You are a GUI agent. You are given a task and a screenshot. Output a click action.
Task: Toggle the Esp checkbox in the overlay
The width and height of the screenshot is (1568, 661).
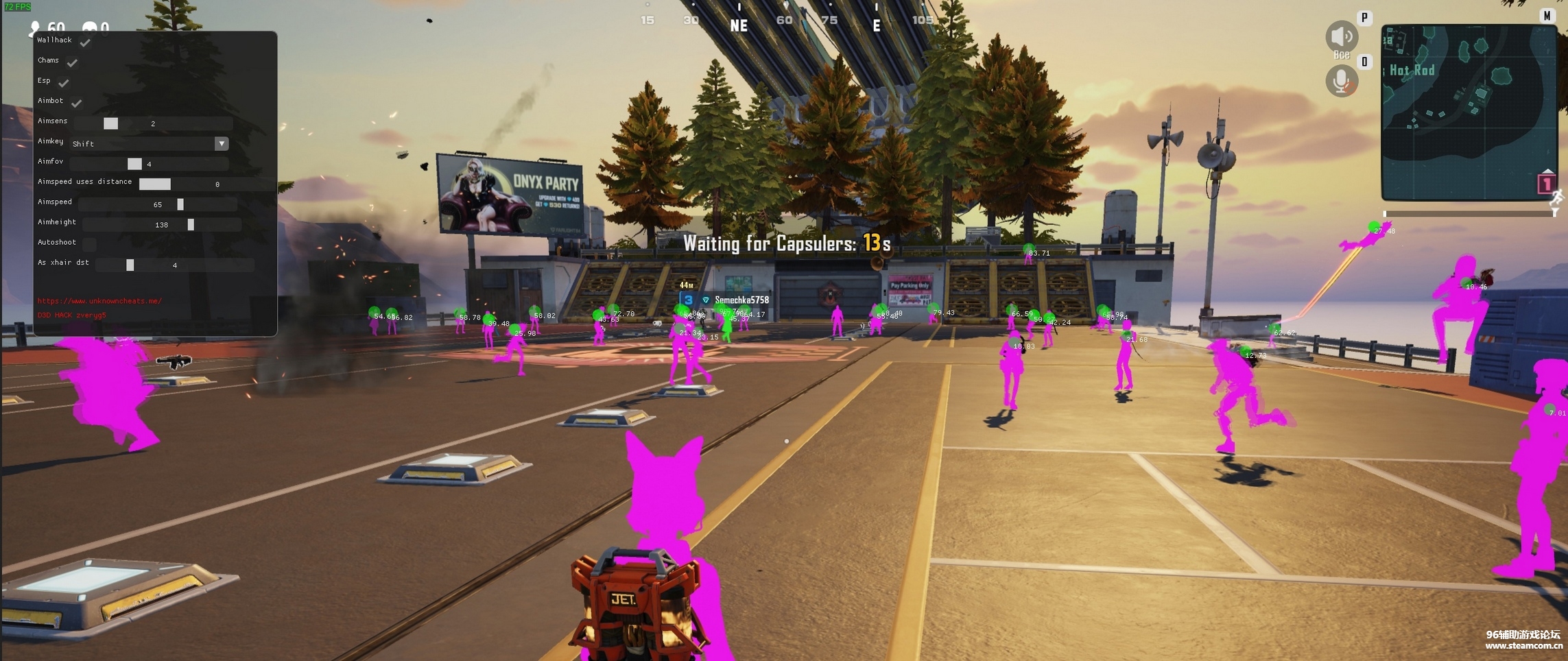[64, 83]
